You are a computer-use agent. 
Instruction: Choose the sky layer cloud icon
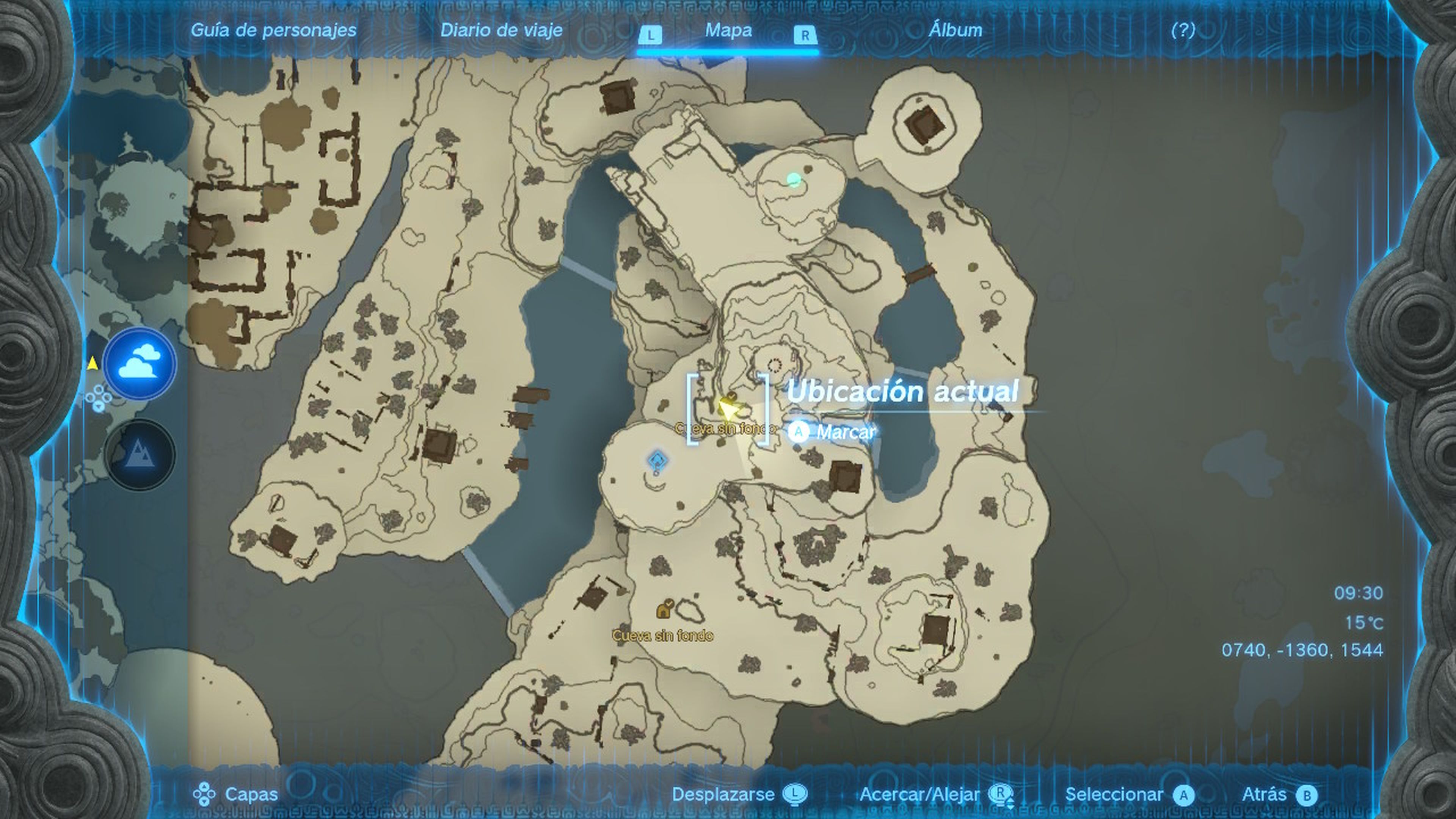click(x=140, y=364)
